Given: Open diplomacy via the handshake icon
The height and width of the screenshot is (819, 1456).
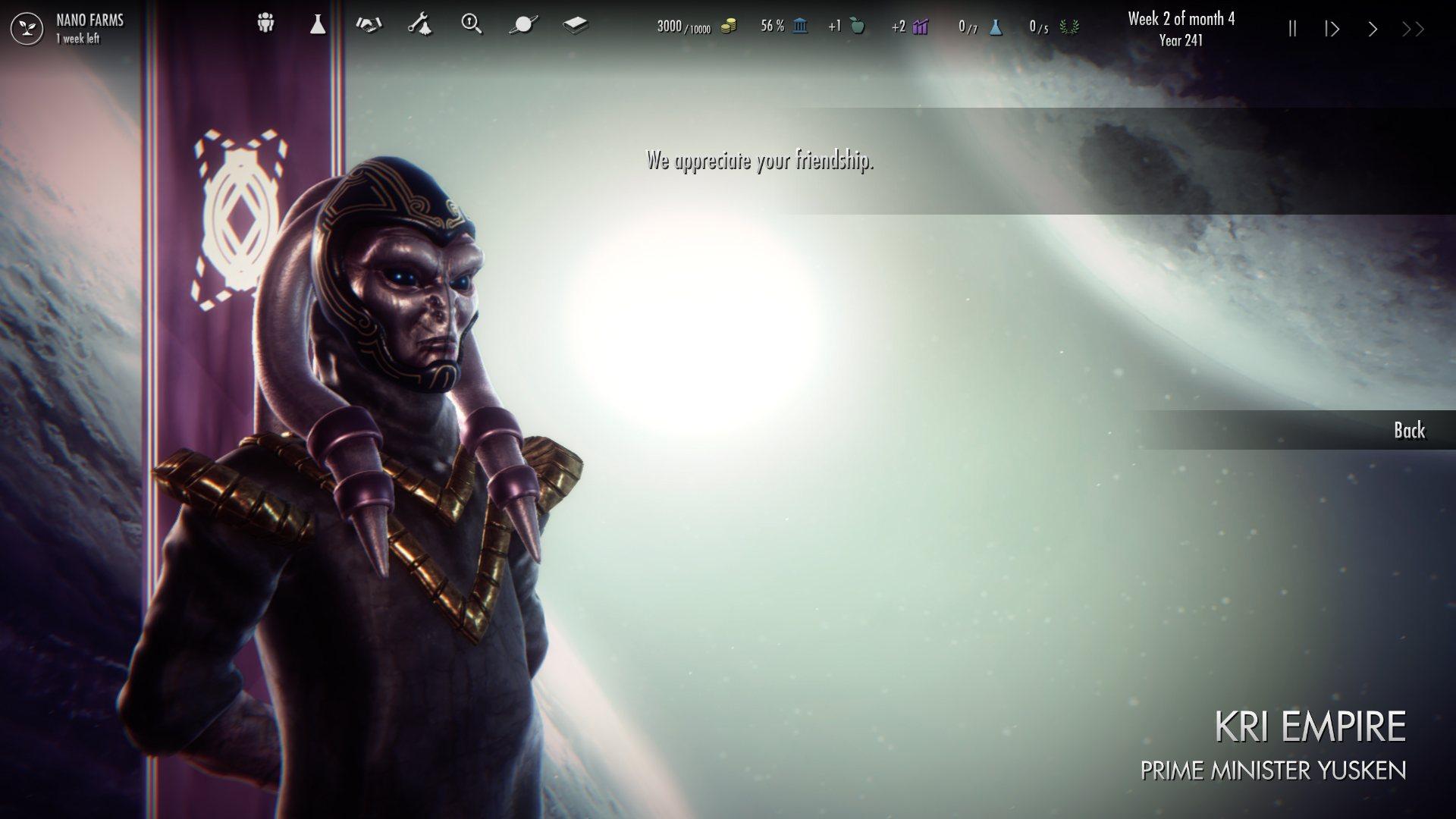Looking at the screenshot, I should click(369, 24).
